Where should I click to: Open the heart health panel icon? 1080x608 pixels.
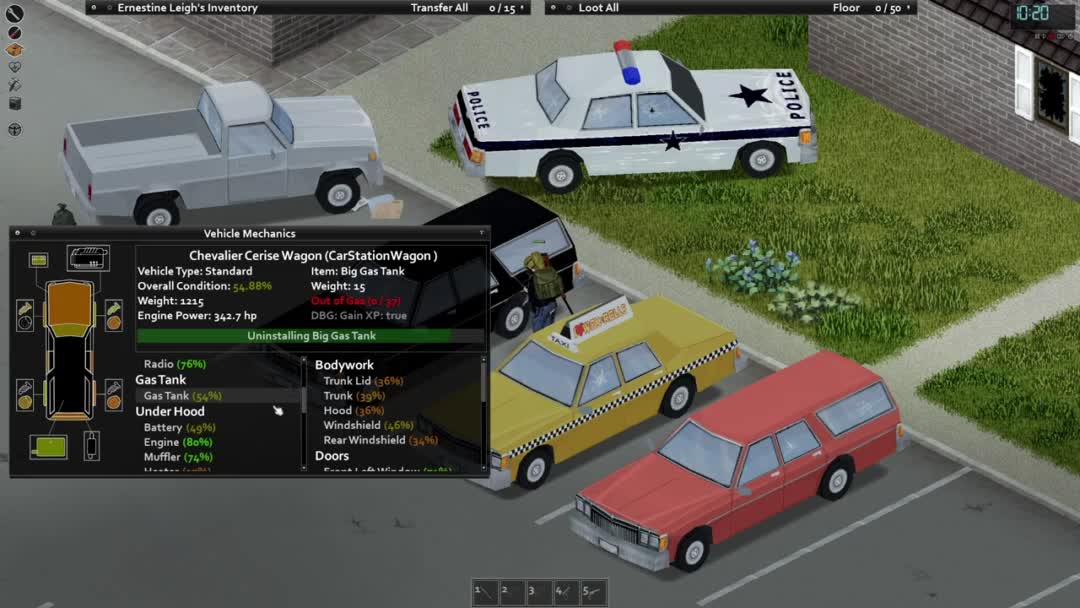click(x=15, y=68)
